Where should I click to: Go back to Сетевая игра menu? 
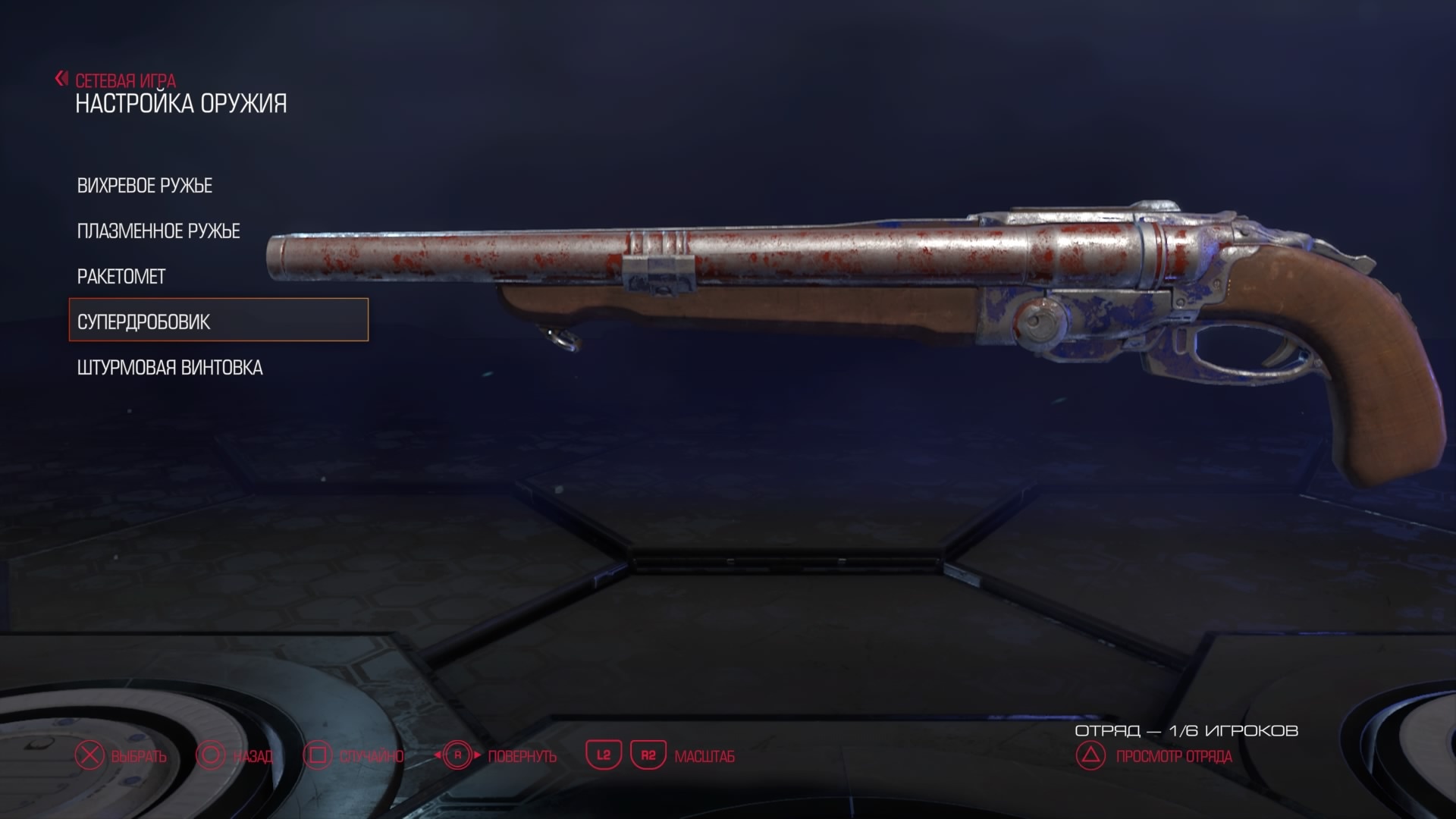click(118, 80)
